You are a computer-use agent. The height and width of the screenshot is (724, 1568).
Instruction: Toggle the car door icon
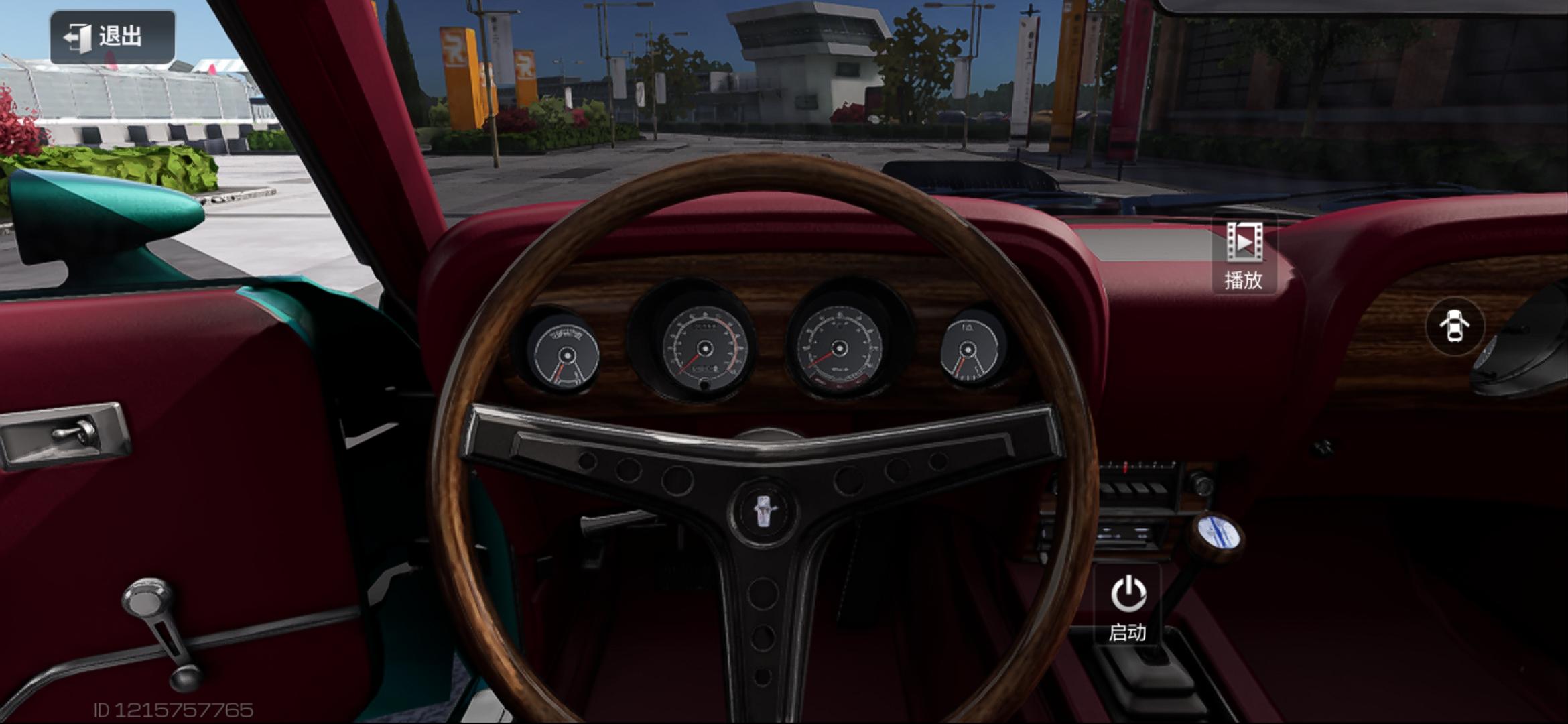coord(1454,326)
